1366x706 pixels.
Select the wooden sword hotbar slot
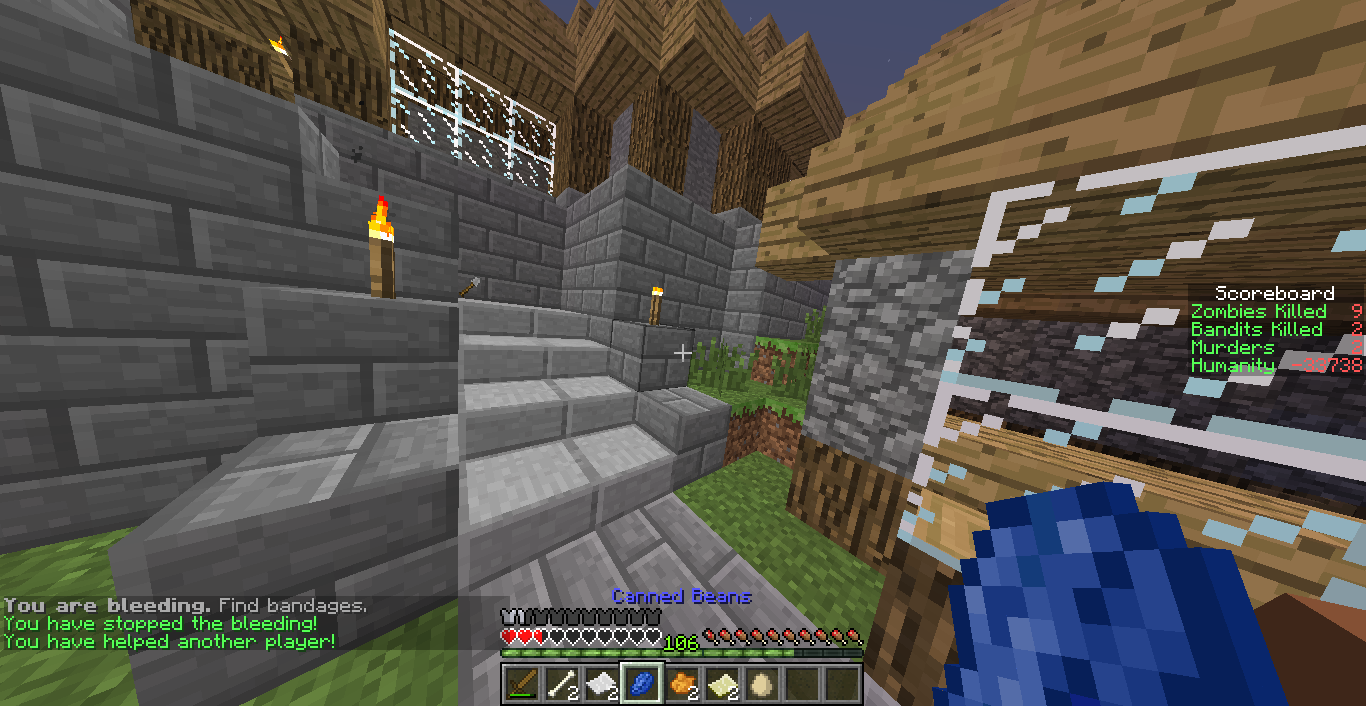pos(521,684)
